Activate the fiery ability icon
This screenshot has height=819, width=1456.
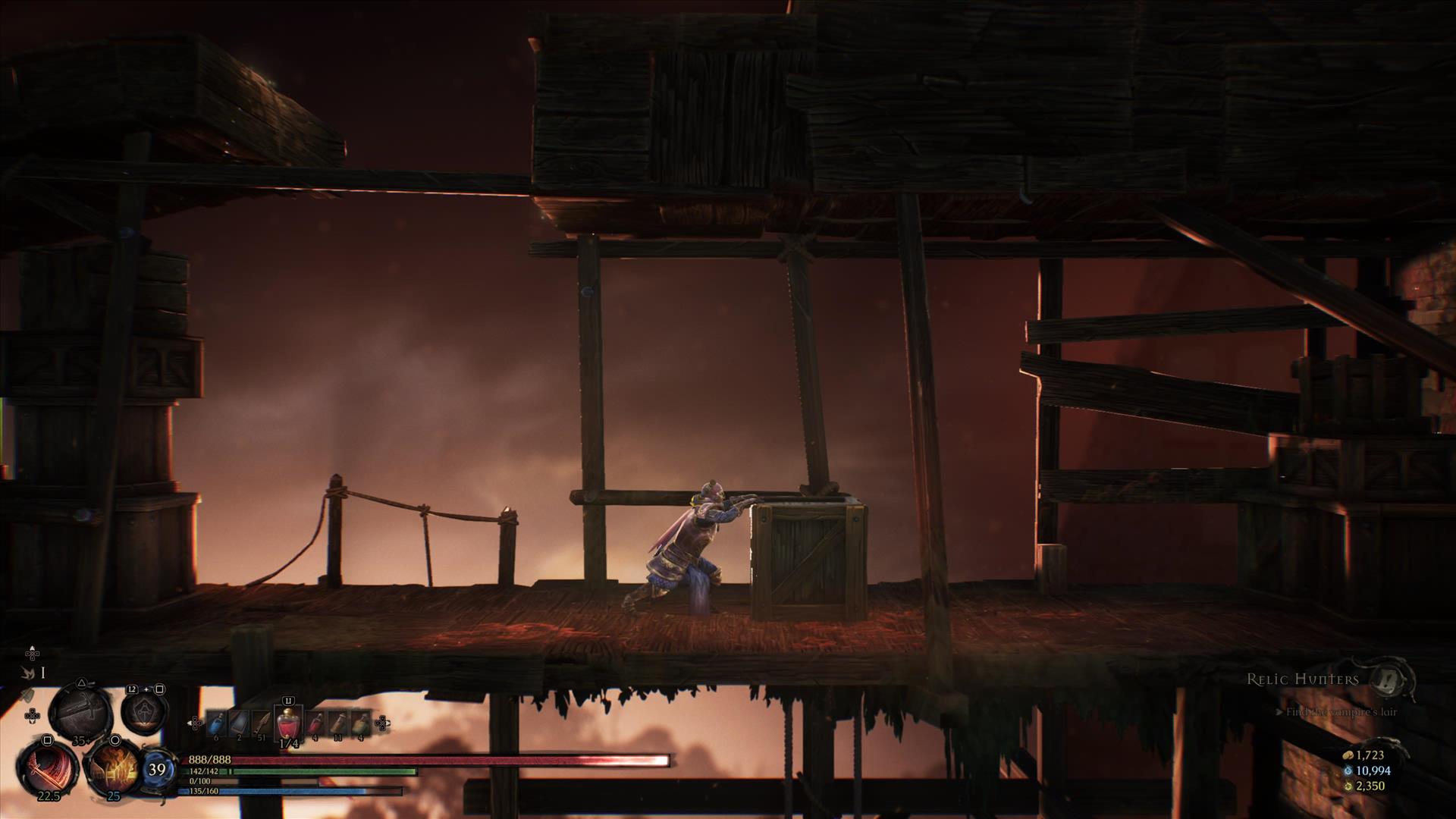(114, 767)
